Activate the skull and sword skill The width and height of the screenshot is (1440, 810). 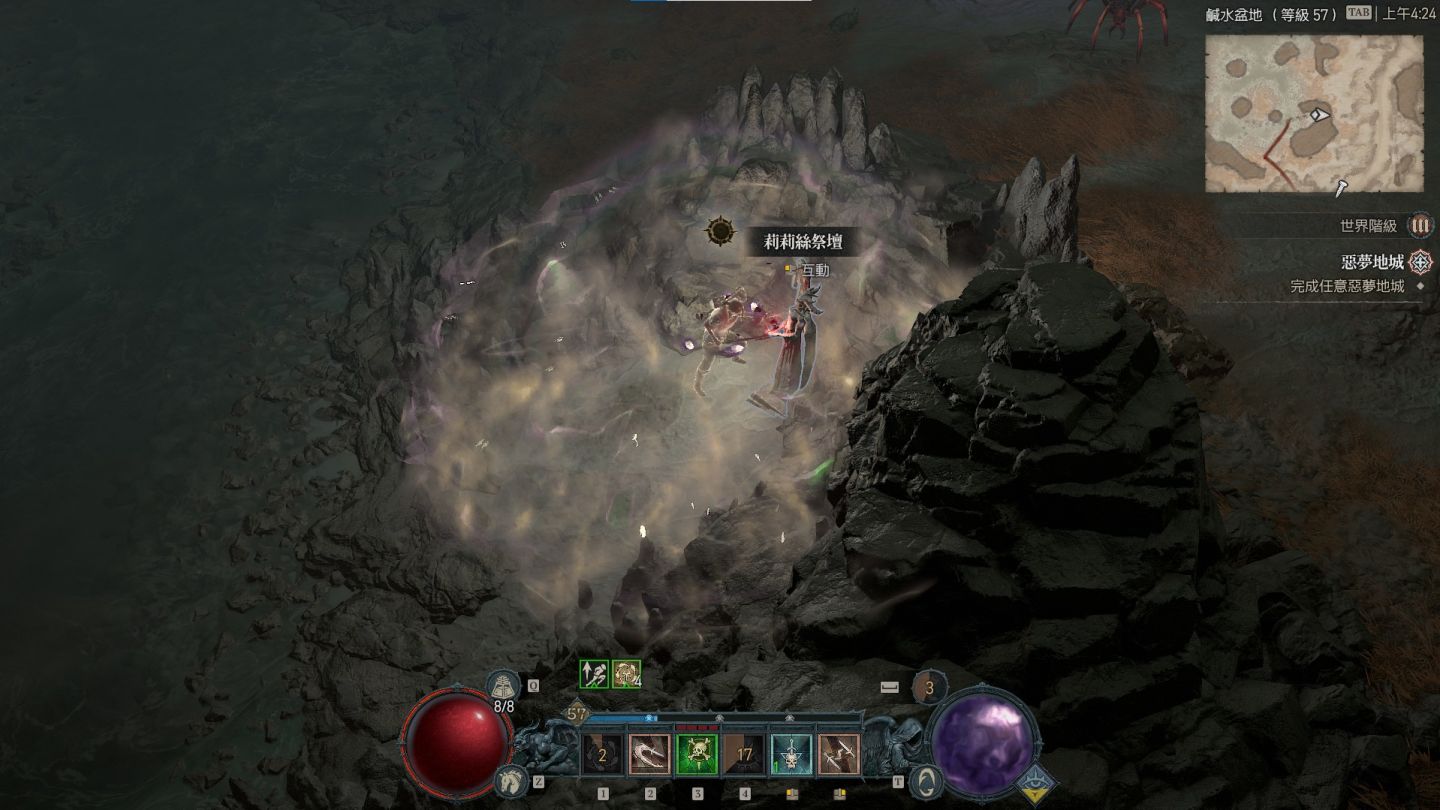tap(791, 755)
